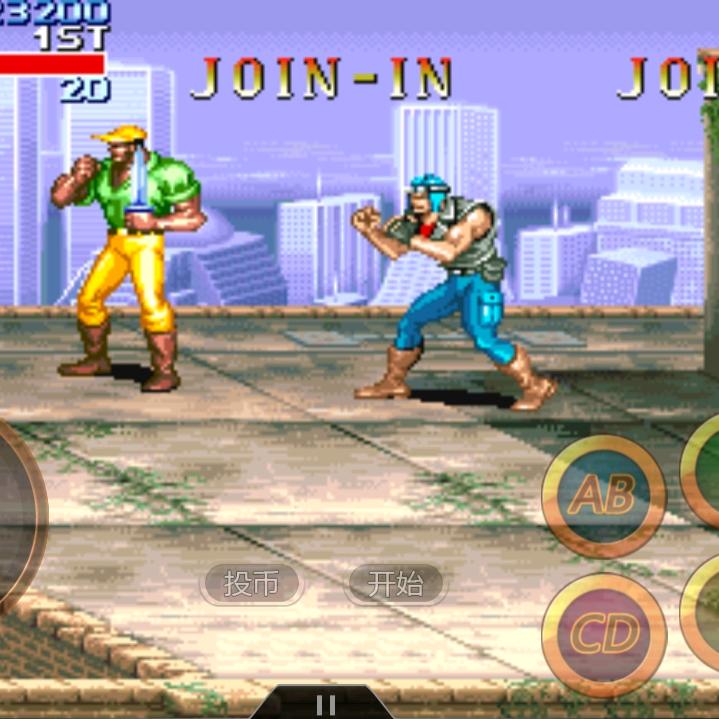
Task: Hit the round CD combo button
Action: pos(604,632)
